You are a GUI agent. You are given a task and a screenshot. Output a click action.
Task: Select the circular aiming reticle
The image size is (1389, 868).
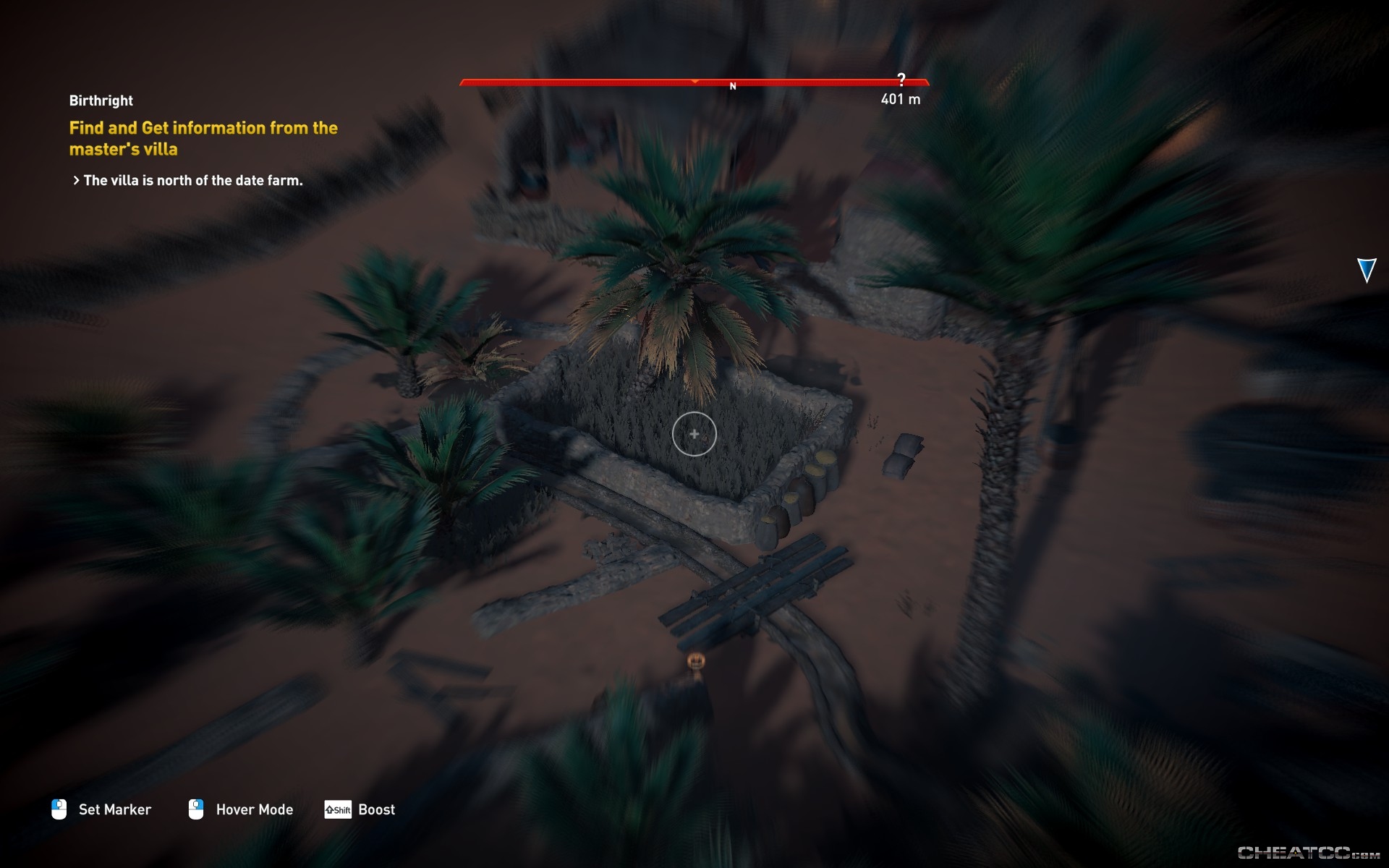click(x=693, y=434)
